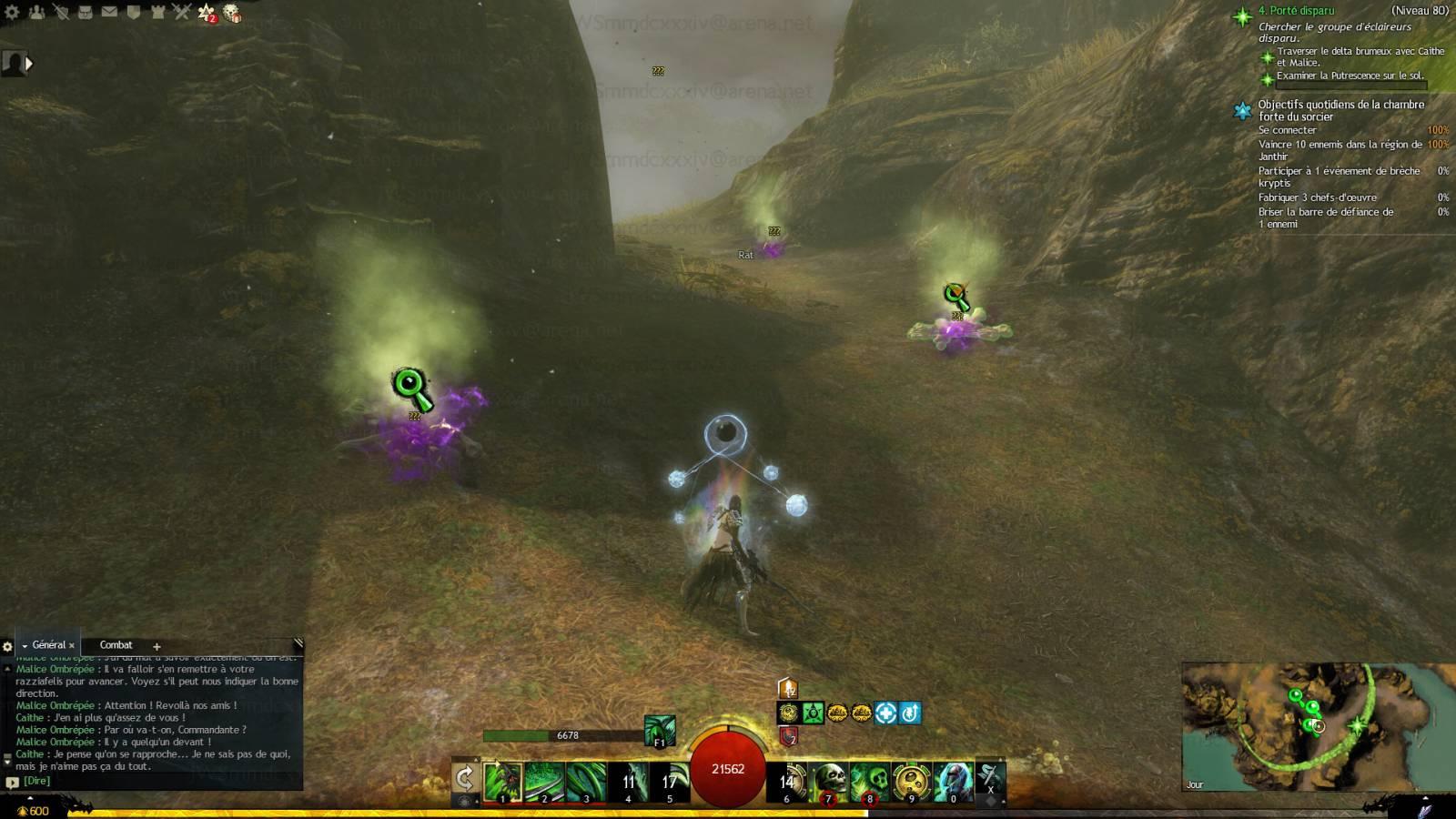Open chat options gear
Viewport: 1456px width, 819px height.
click(x=8, y=647)
